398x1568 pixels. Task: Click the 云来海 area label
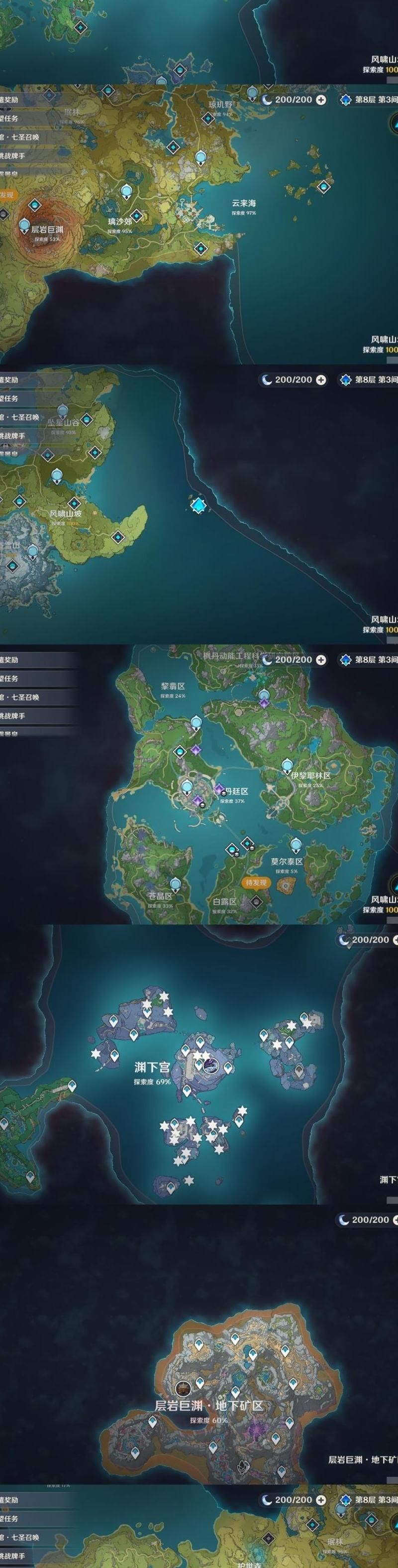click(243, 203)
